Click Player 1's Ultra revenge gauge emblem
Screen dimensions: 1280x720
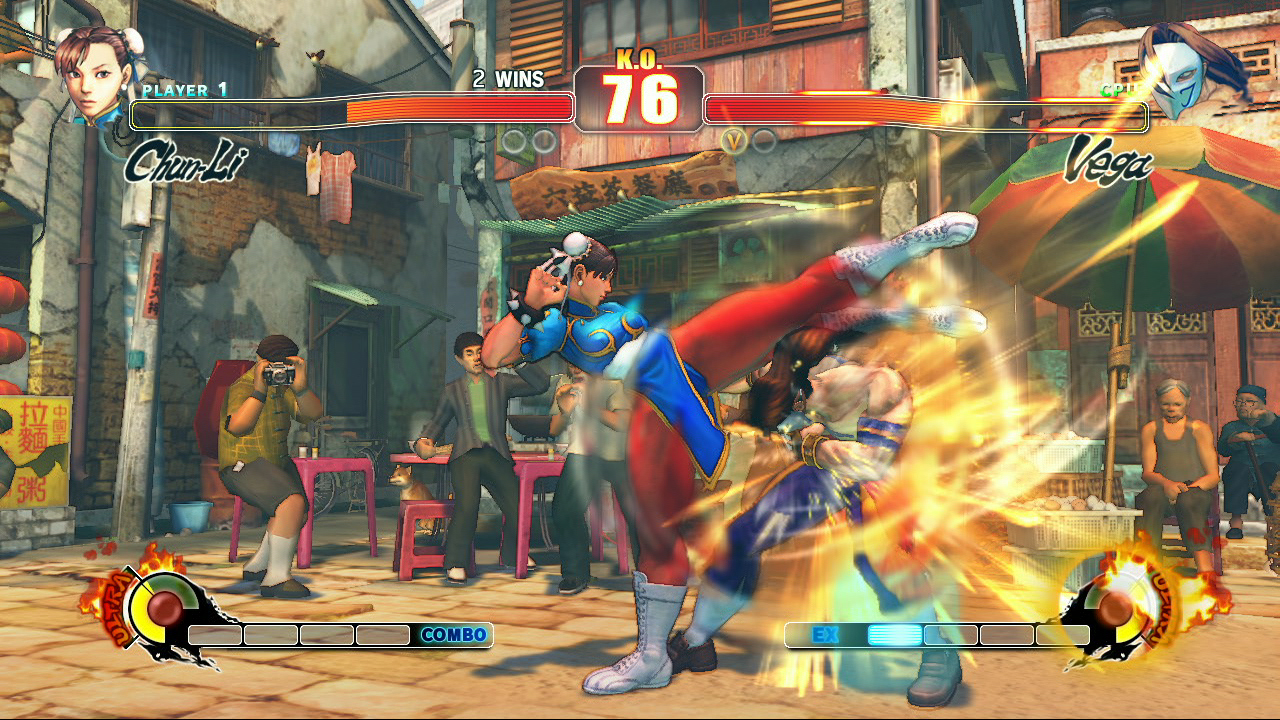(162, 609)
